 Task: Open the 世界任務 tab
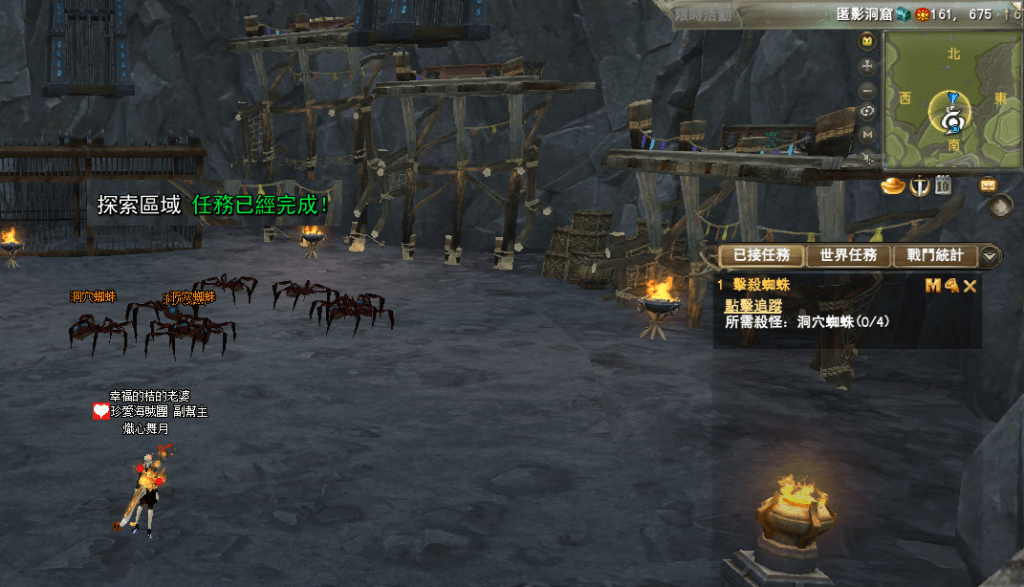[x=848, y=255]
